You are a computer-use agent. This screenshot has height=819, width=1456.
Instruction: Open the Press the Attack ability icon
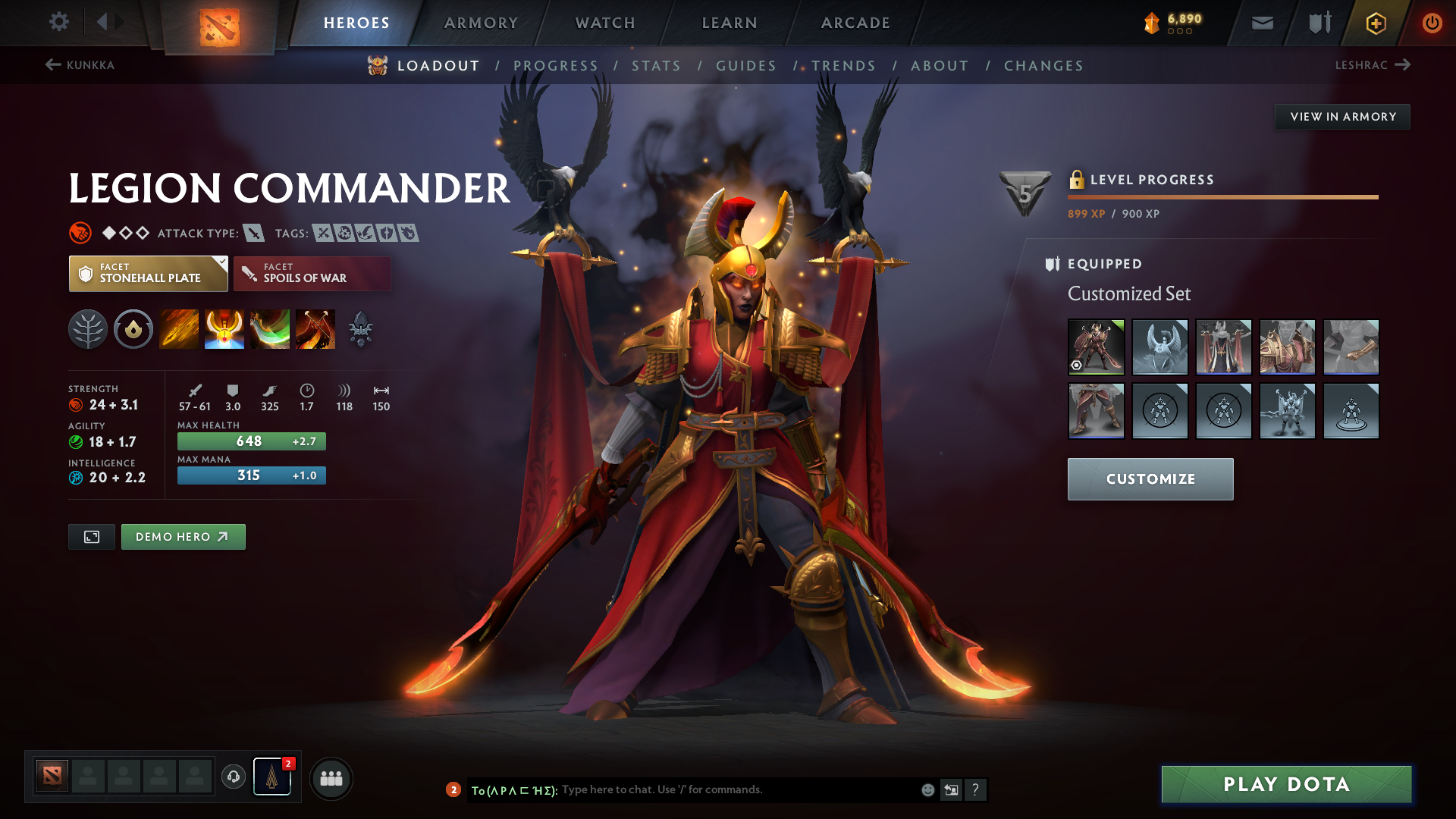coord(224,329)
